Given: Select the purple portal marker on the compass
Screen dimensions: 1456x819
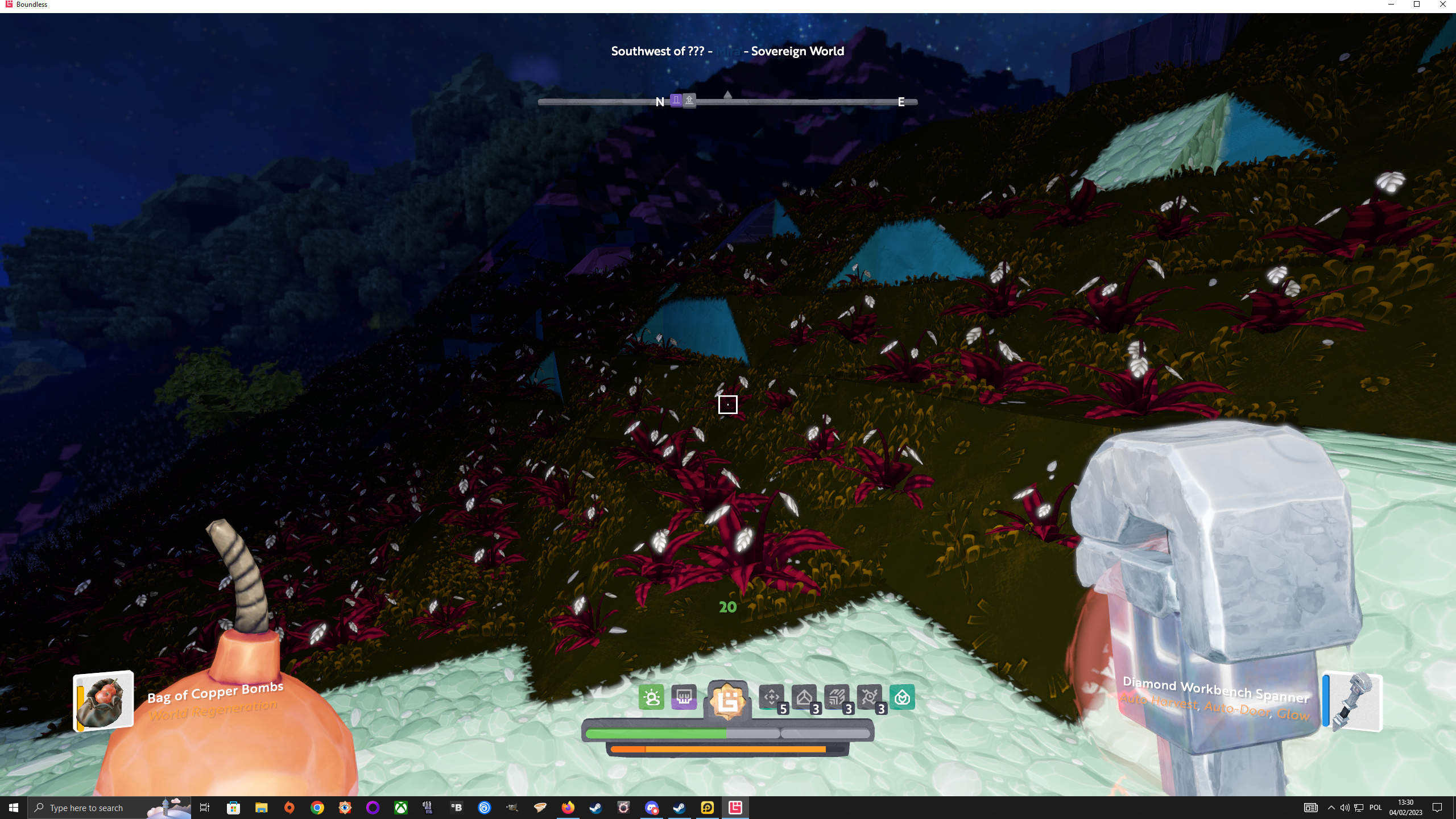Looking at the screenshot, I should tap(676, 101).
